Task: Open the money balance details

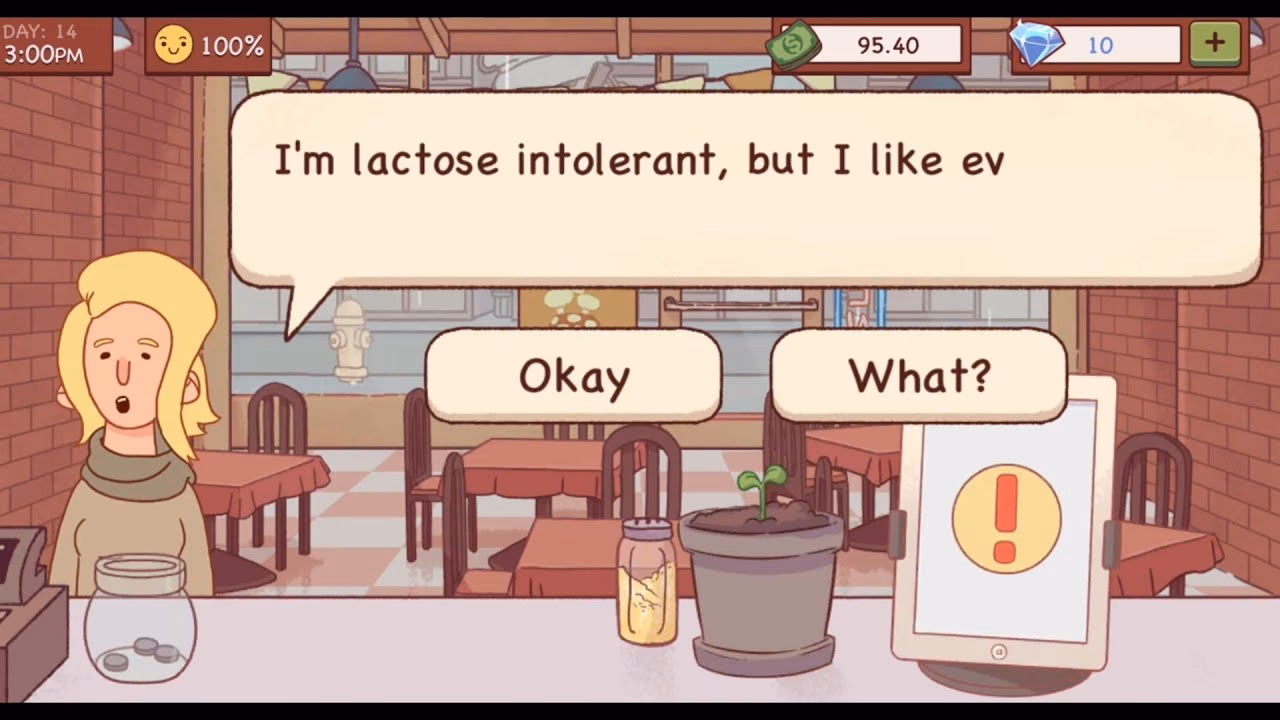Action: (885, 43)
